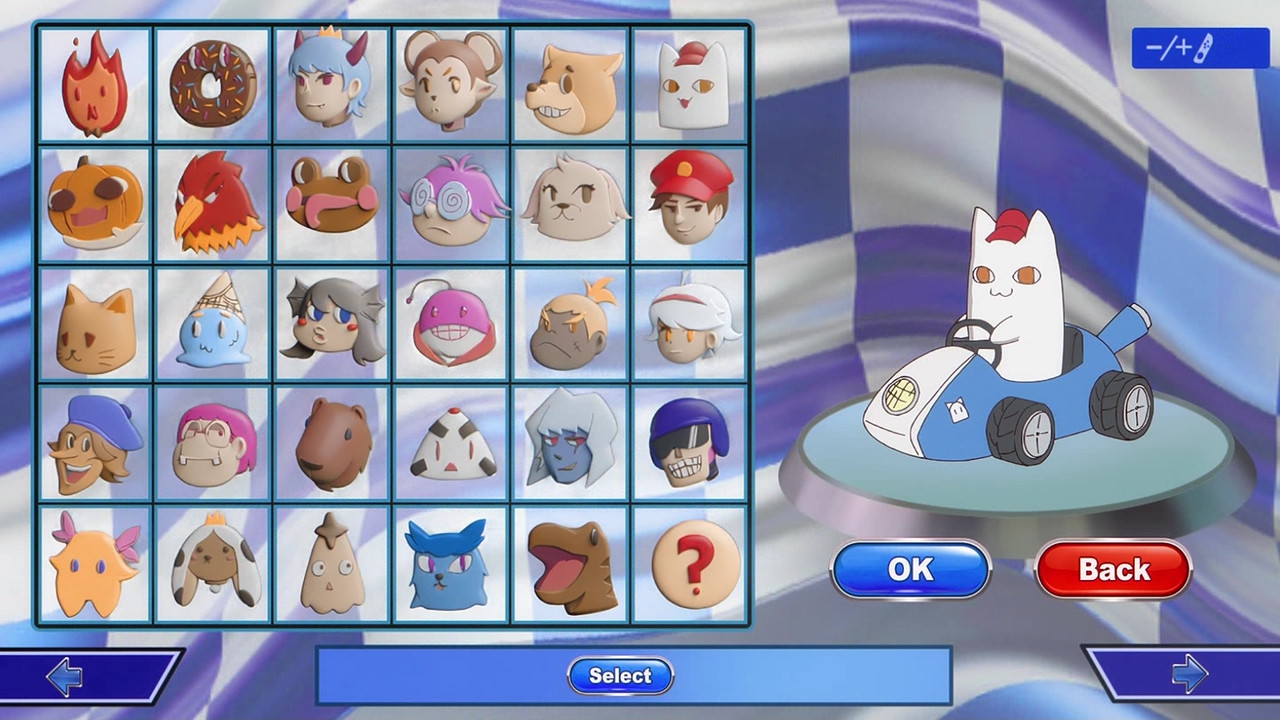Confirm the character with the OK button
The image size is (1280, 720).
(x=910, y=570)
